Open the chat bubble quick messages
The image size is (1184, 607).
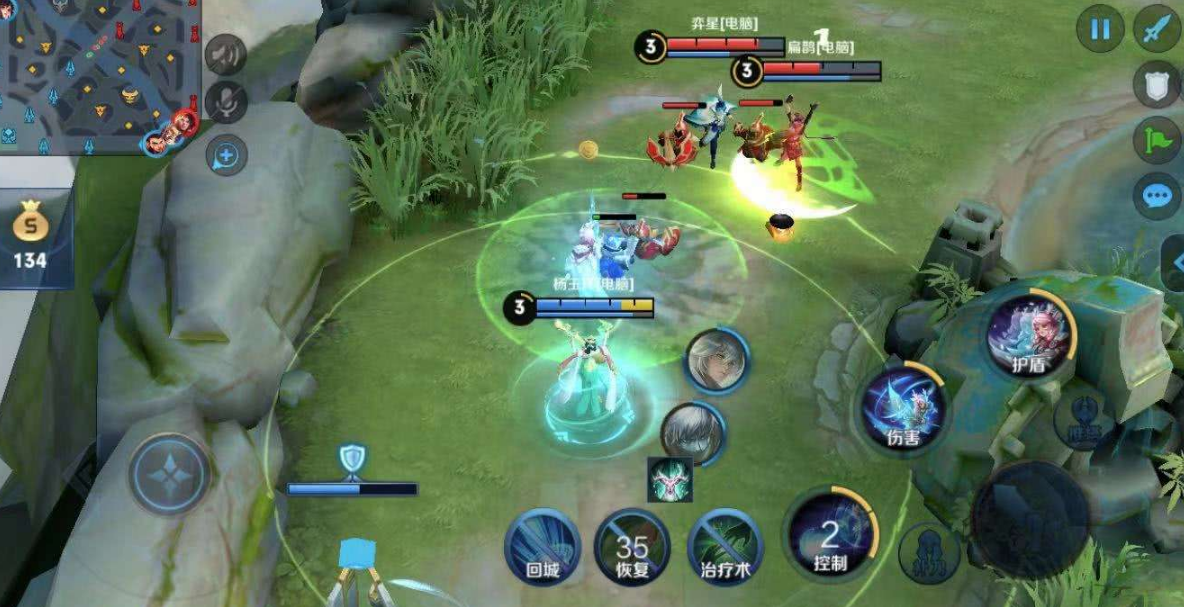(1158, 195)
